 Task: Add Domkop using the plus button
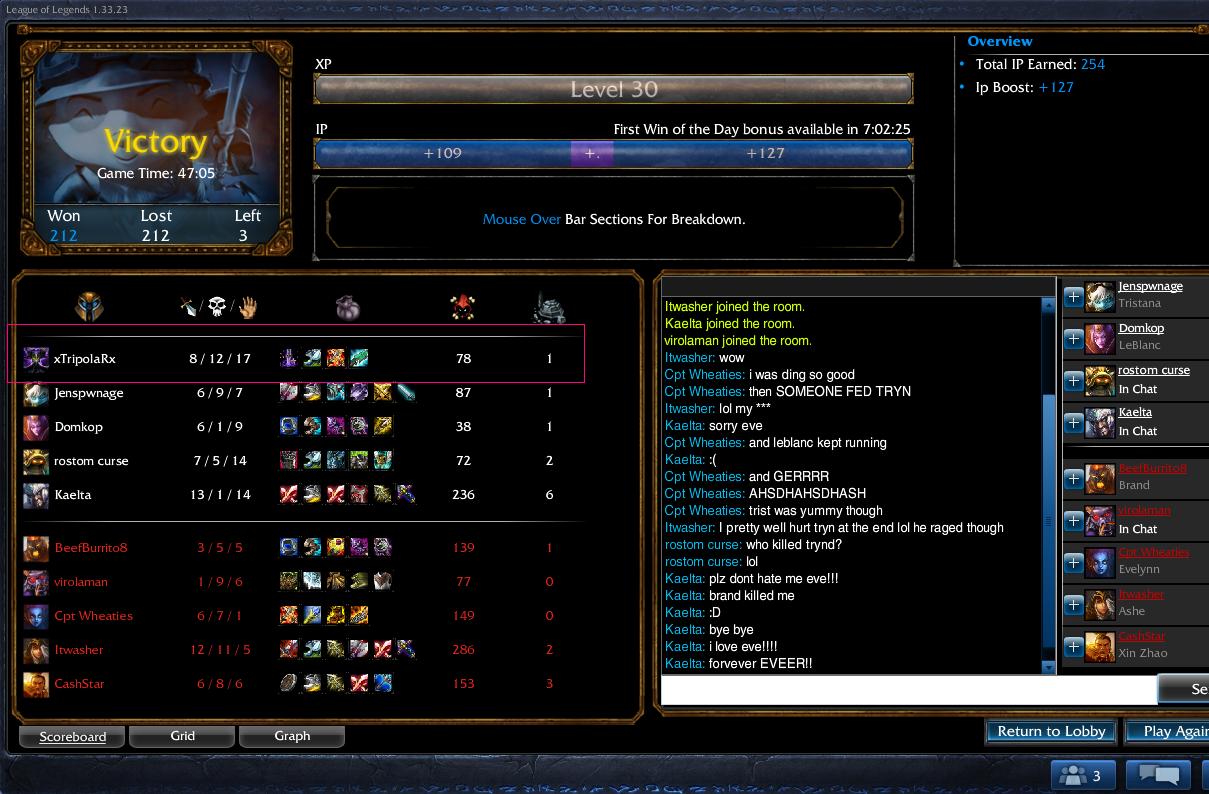point(1073,338)
